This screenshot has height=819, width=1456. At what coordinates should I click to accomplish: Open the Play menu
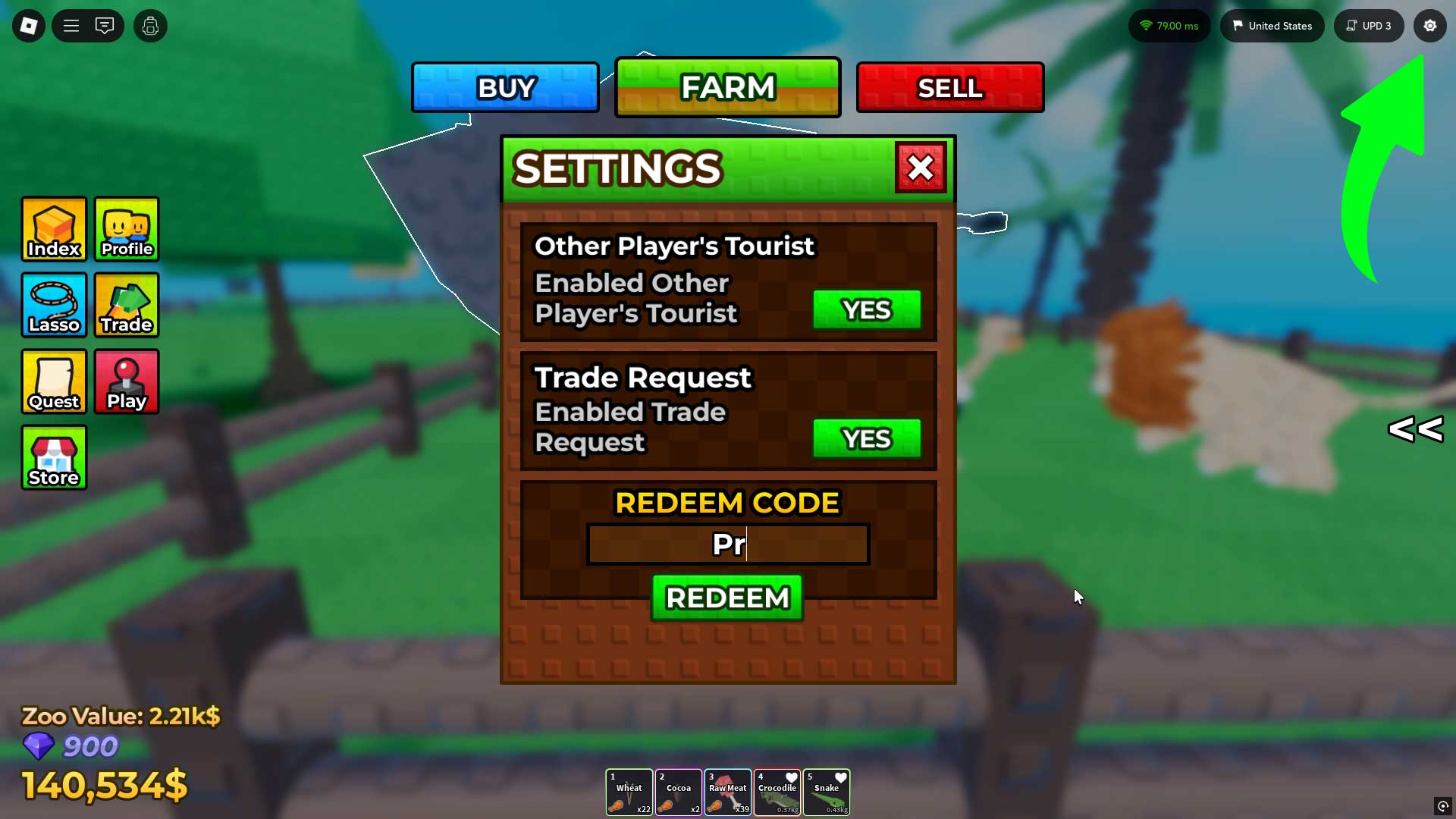point(126,381)
